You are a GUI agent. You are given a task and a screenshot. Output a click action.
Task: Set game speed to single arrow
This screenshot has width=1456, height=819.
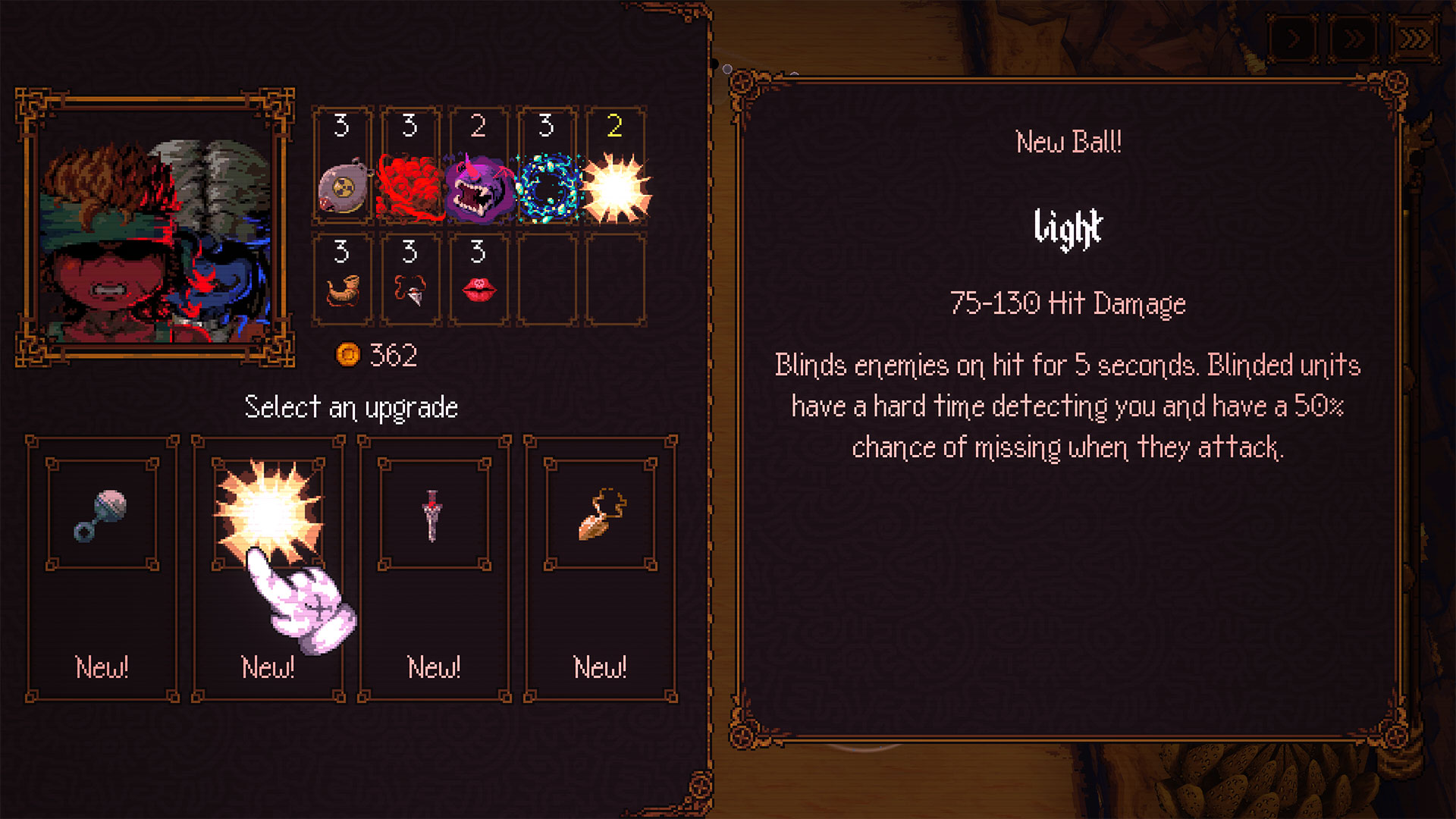pyautogui.click(x=1294, y=39)
